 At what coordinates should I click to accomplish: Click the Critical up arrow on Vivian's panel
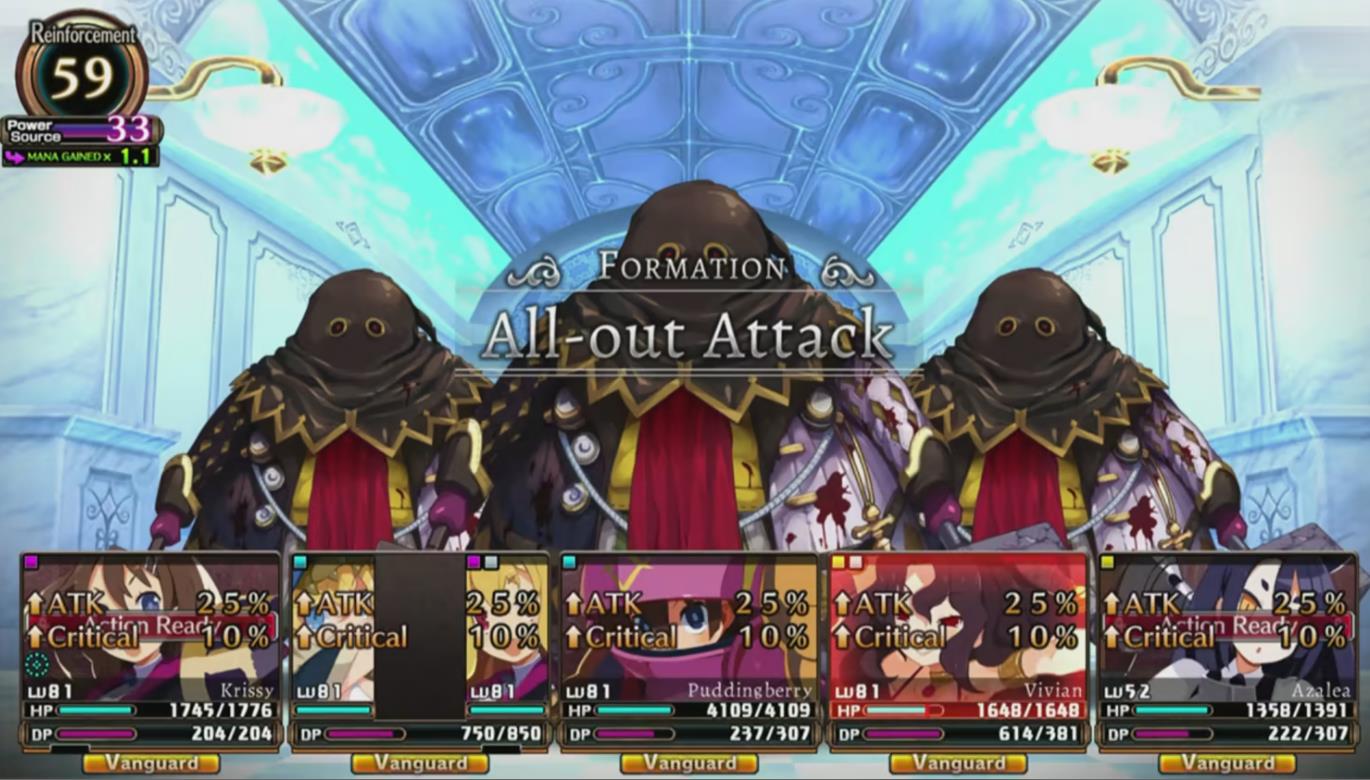(x=845, y=635)
